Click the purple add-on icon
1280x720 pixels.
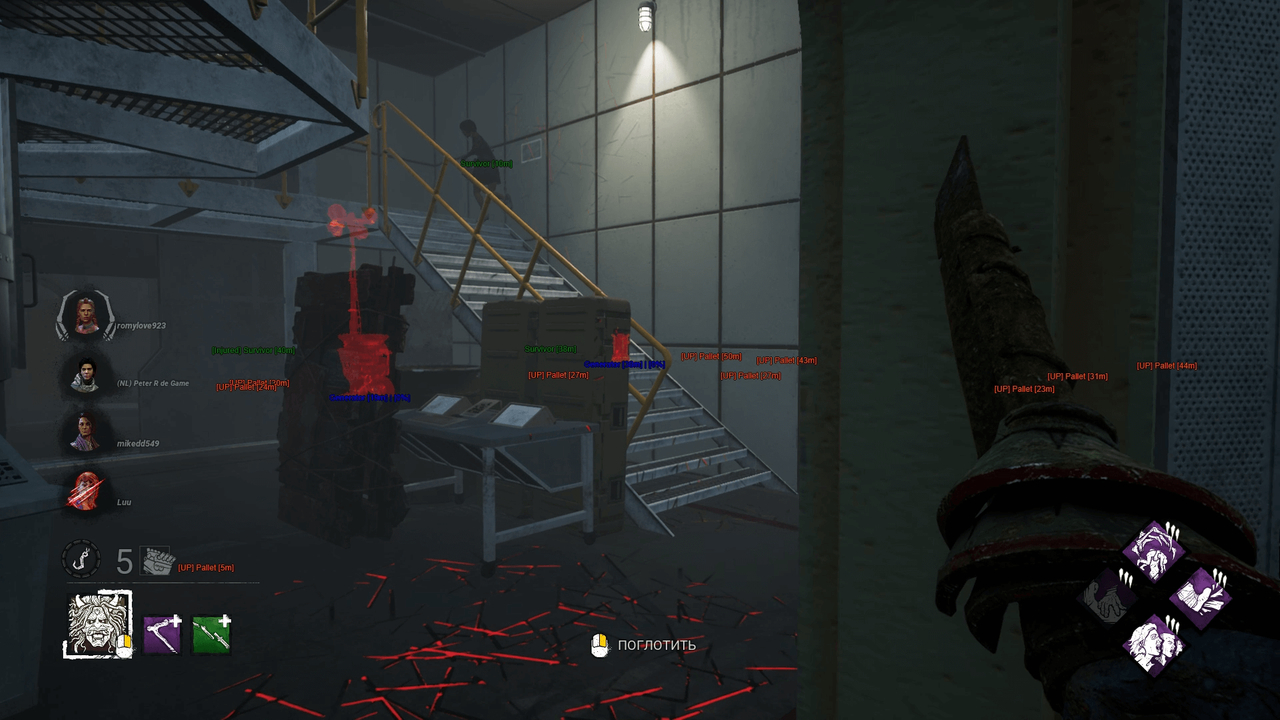click(162, 634)
